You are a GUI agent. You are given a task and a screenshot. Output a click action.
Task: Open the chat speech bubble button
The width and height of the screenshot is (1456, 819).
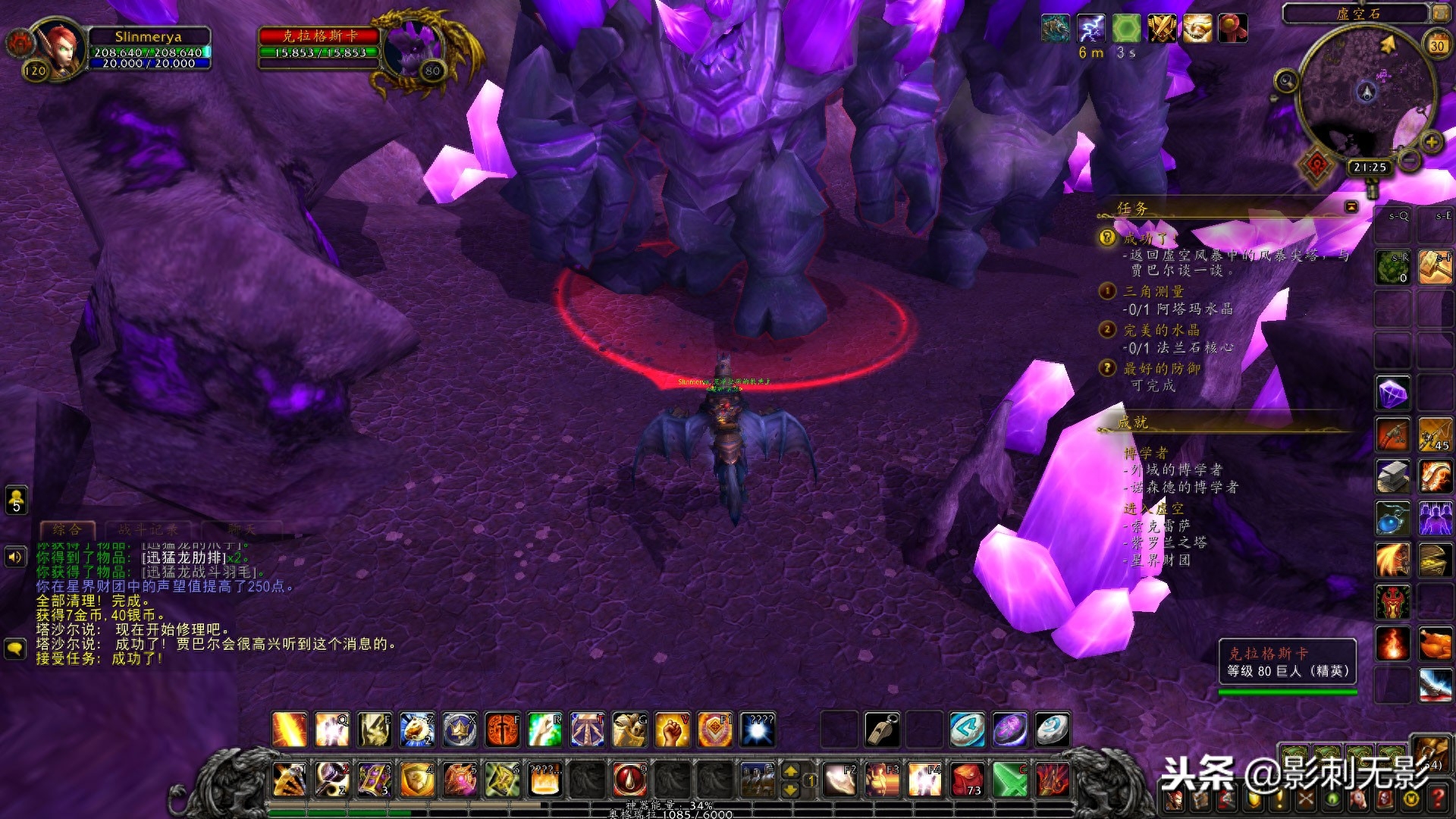[15, 648]
